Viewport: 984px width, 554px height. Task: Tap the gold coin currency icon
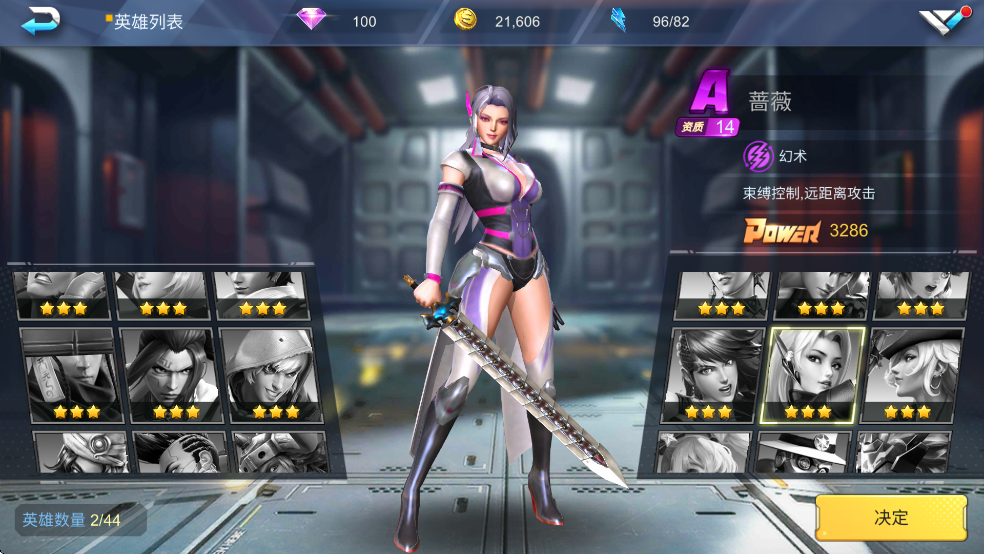(465, 20)
